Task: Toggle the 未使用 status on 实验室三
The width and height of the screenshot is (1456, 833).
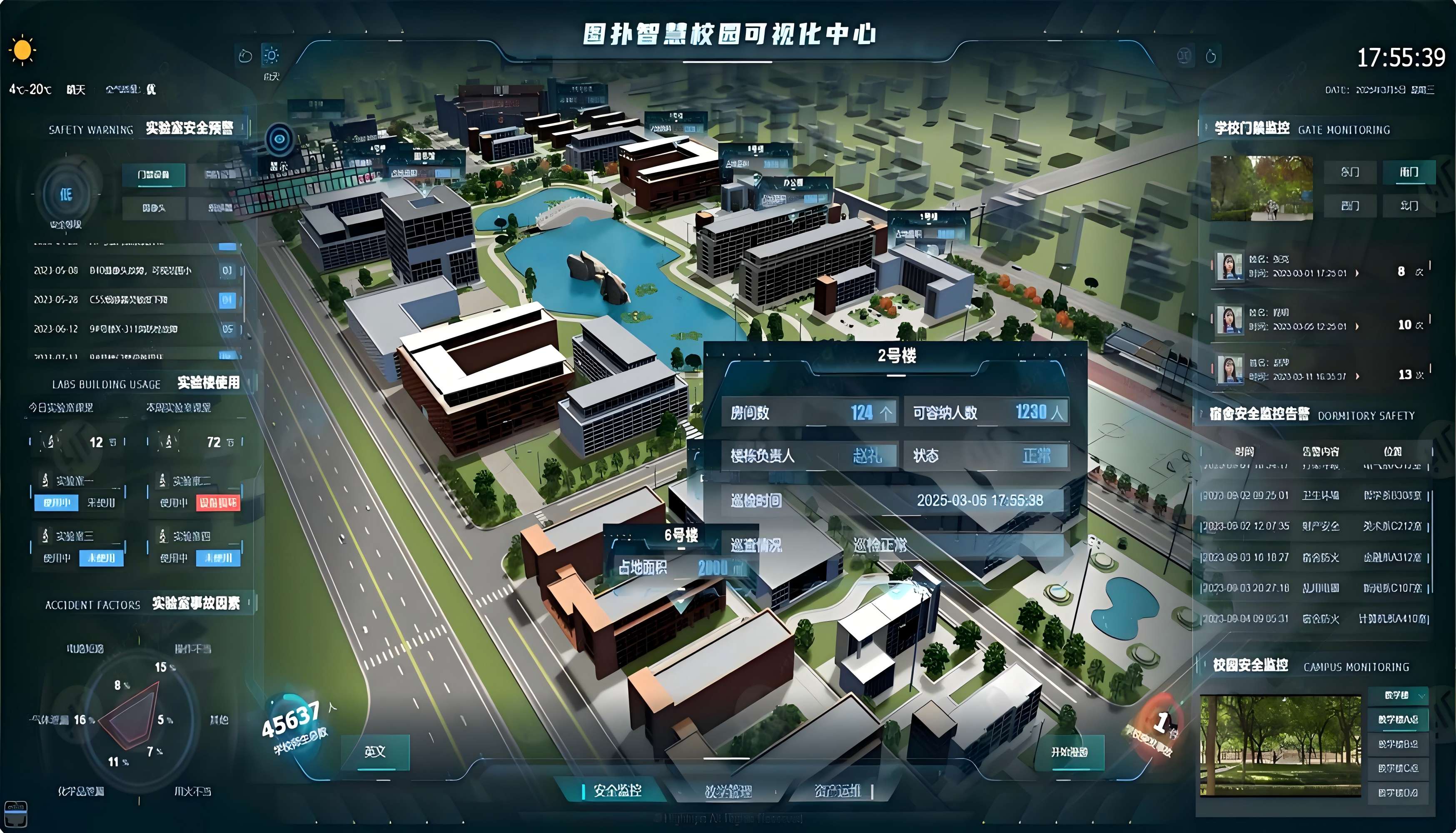Action: 102,559
